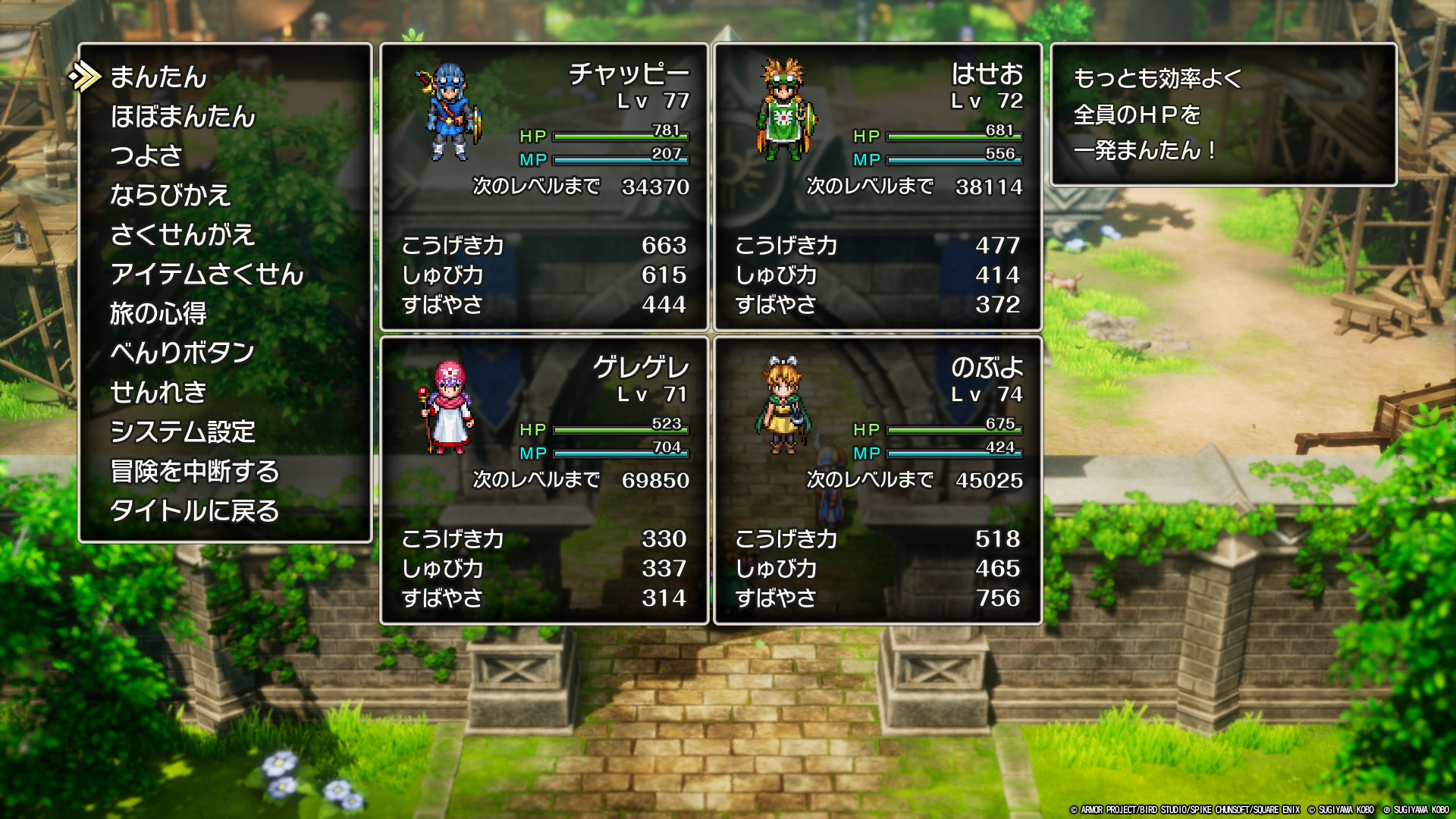Viewport: 1456px width, 819px height.
Task: Select べんりボタン menu entry
Action: pos(182,353)
